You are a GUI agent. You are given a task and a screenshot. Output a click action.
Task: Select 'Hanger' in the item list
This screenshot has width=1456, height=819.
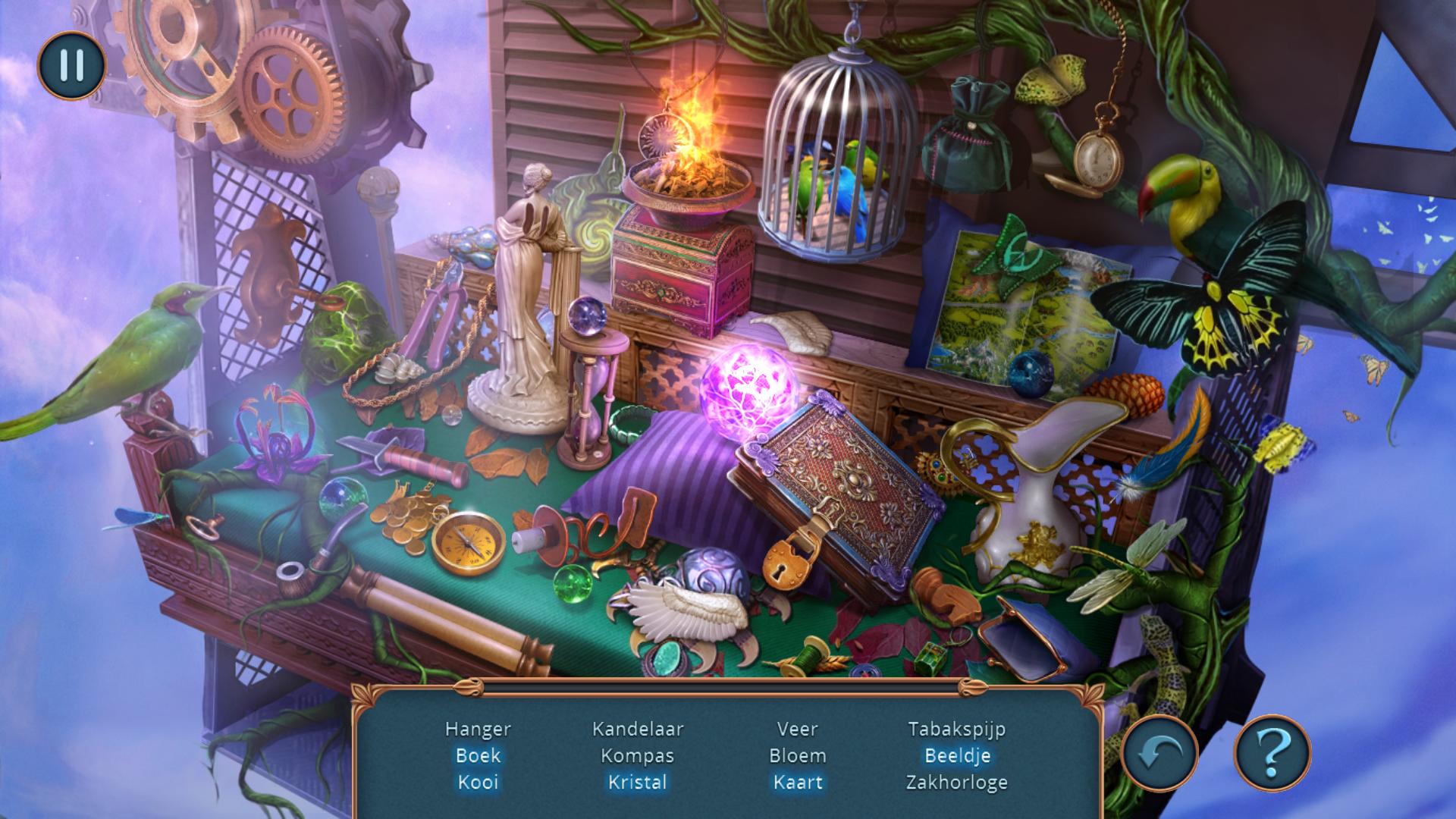coord(478,729)
